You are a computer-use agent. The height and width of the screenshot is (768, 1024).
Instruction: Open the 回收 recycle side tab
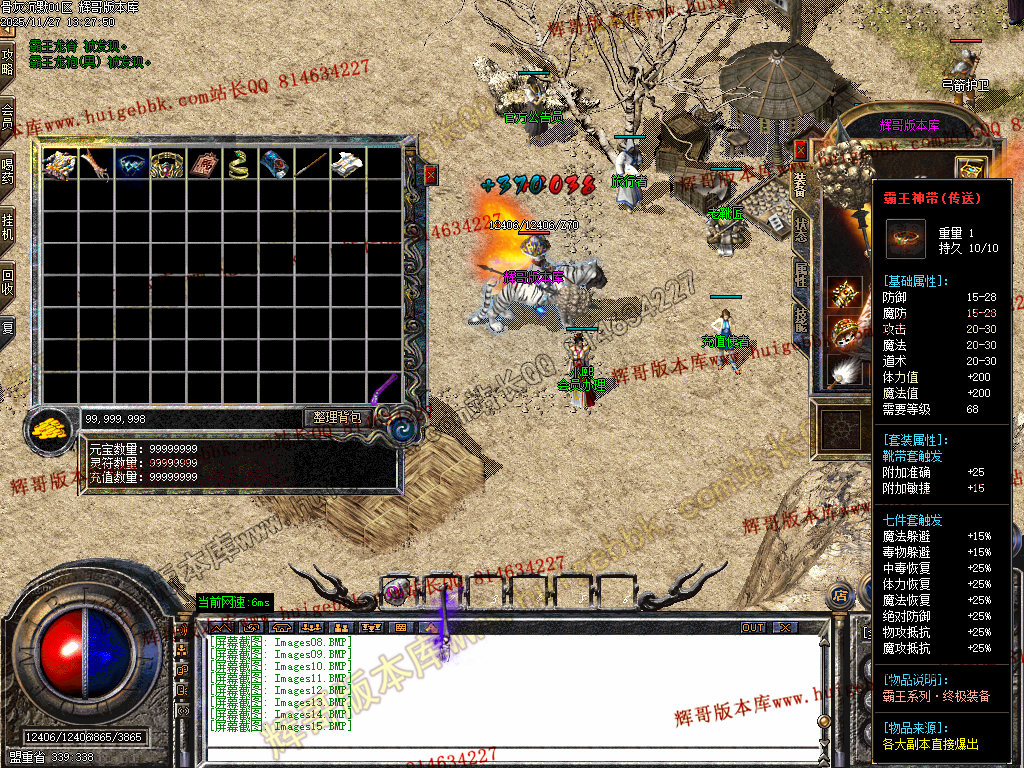tap(8, 278)
